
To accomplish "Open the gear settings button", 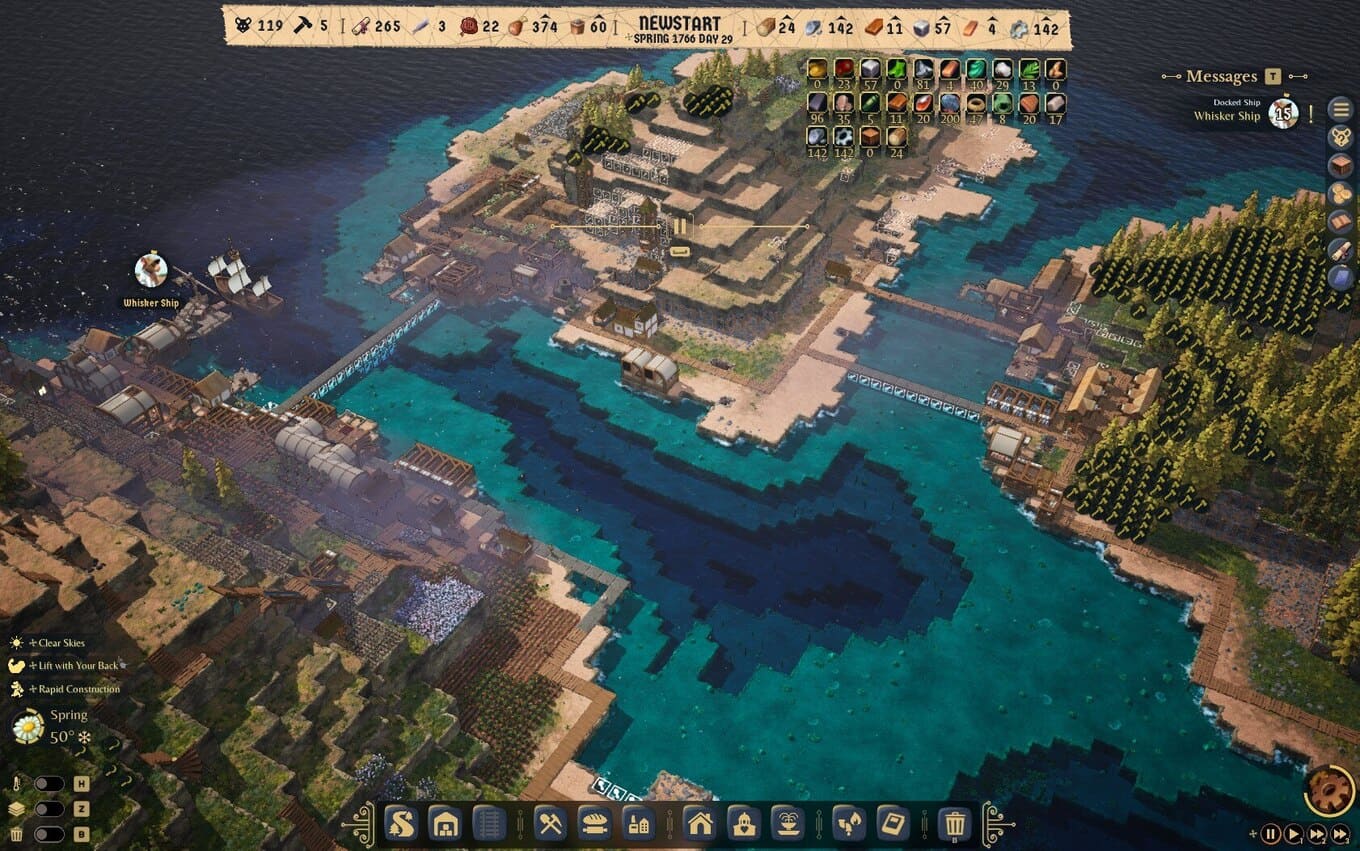I will pos(1329,789).
